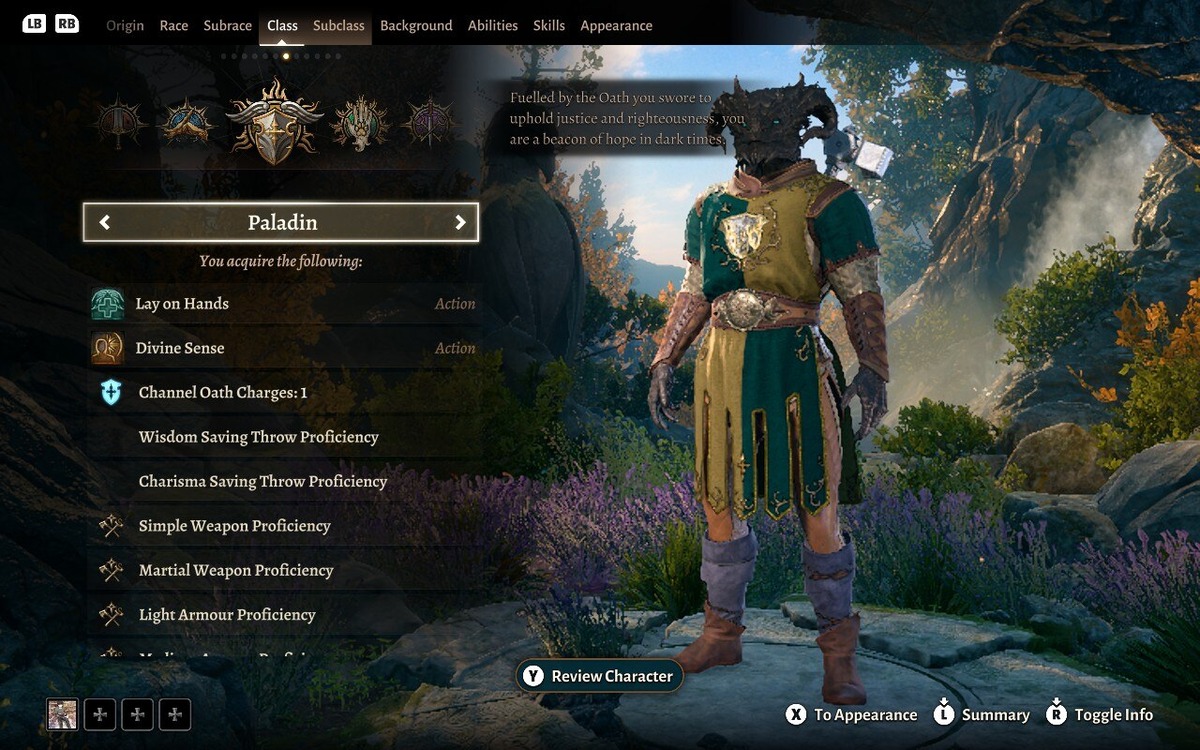This screenshot has height=750, width=1200.
Task: Click the right arrow beside Paladin
Action: 460,223
